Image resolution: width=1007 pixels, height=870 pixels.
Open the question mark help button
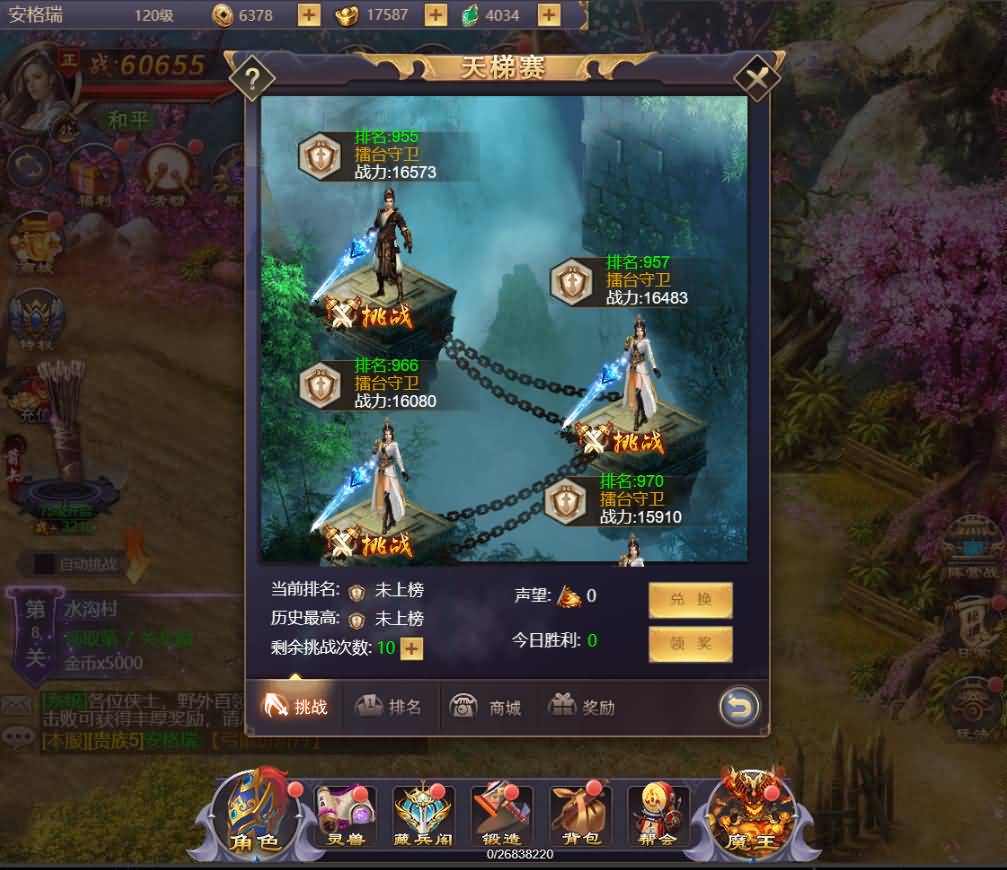click(x=253, y=77)
